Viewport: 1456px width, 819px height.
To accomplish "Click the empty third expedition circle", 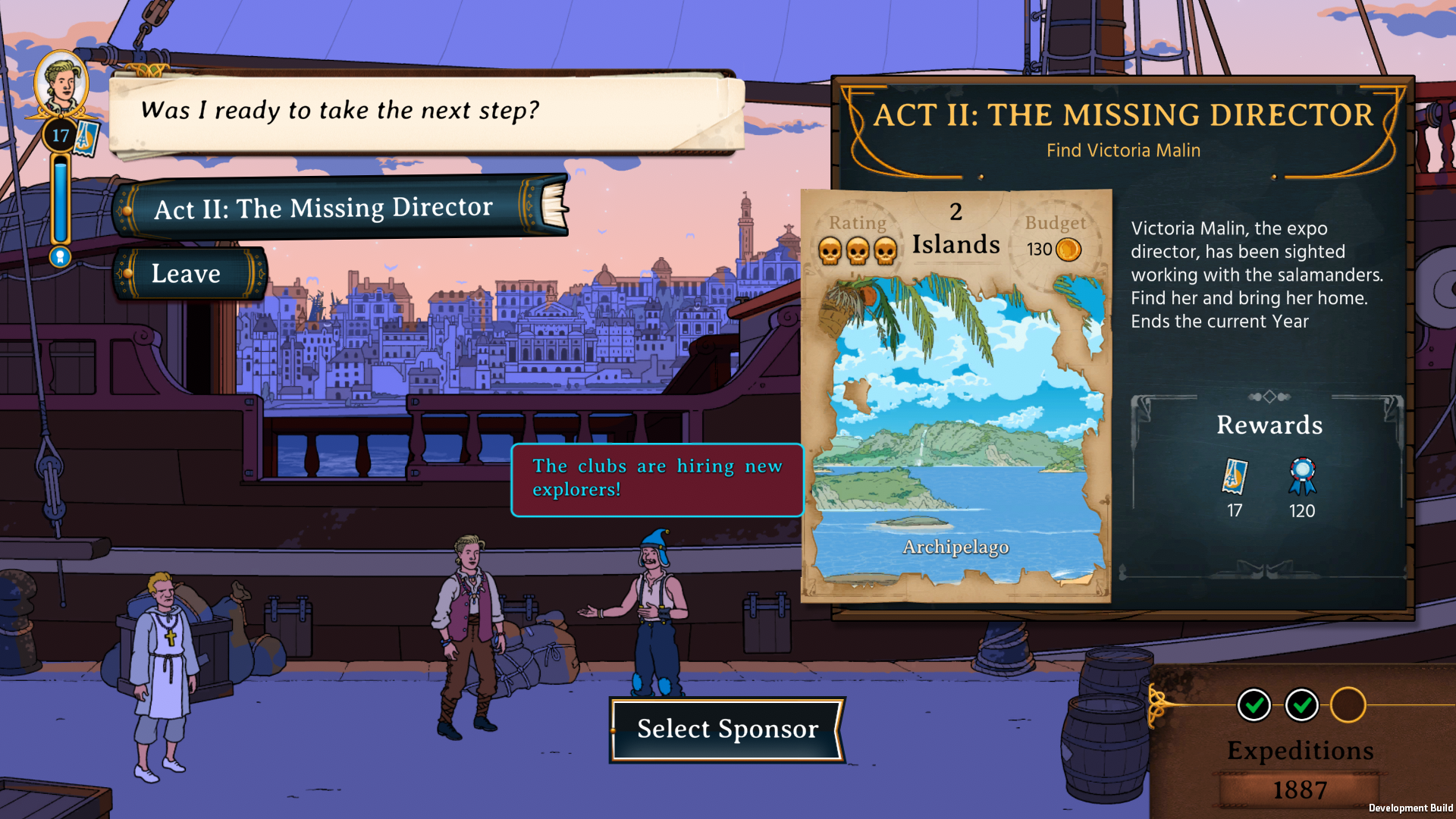I will [x=1348, y=705].
